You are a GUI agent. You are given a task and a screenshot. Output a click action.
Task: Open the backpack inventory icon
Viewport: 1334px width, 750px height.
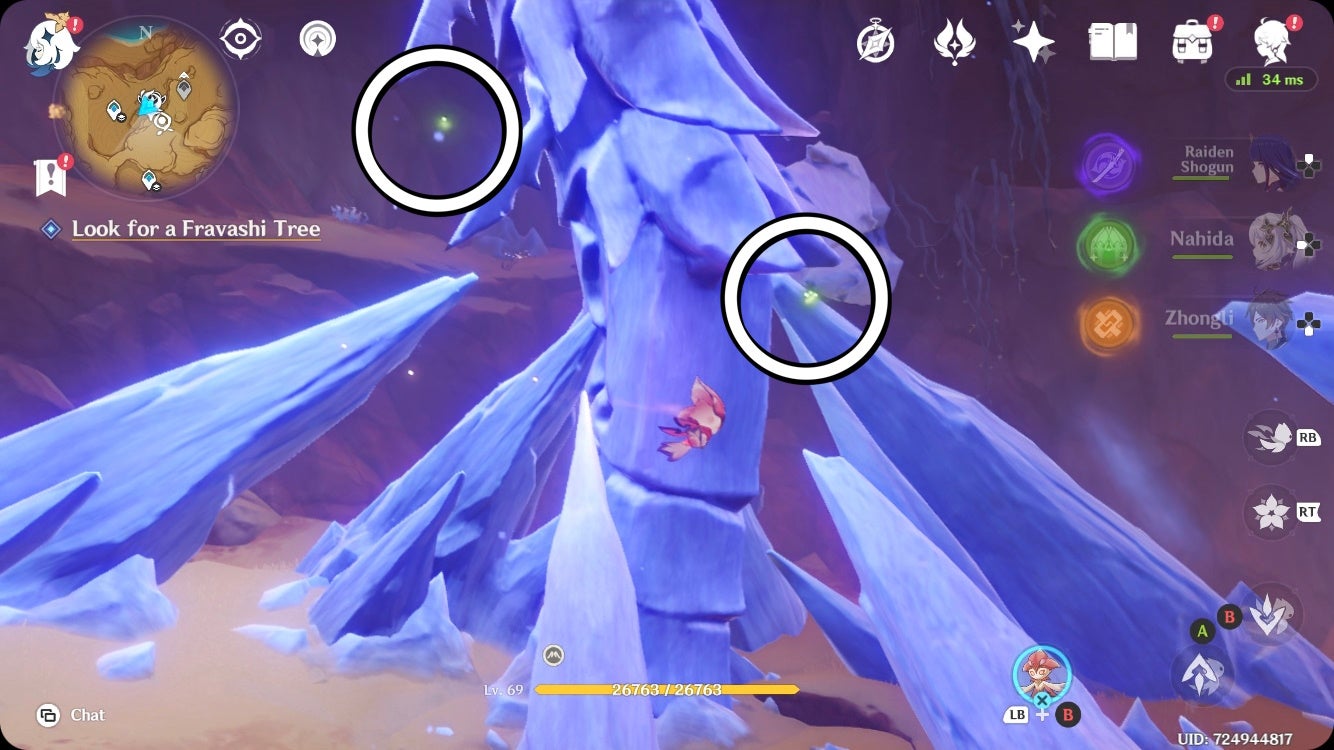point(1189,42)
